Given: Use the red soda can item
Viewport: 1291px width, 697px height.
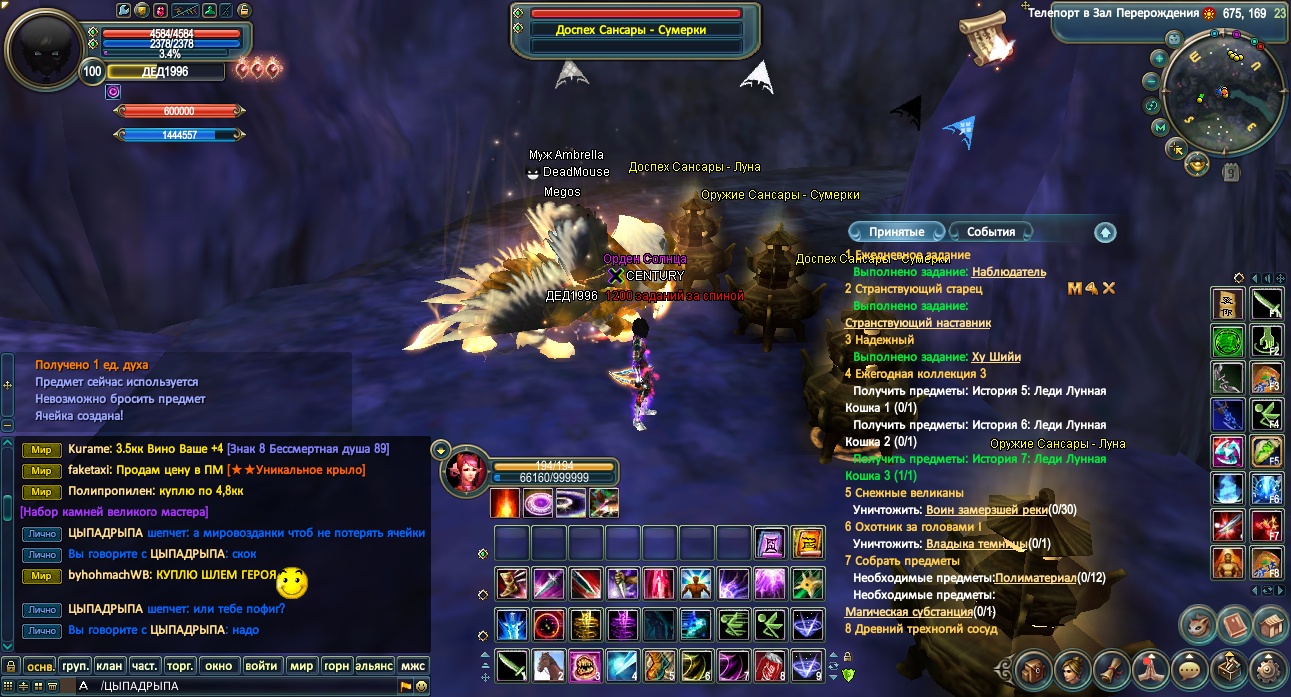Looking at the screenshot, I should tap(766, 664).
